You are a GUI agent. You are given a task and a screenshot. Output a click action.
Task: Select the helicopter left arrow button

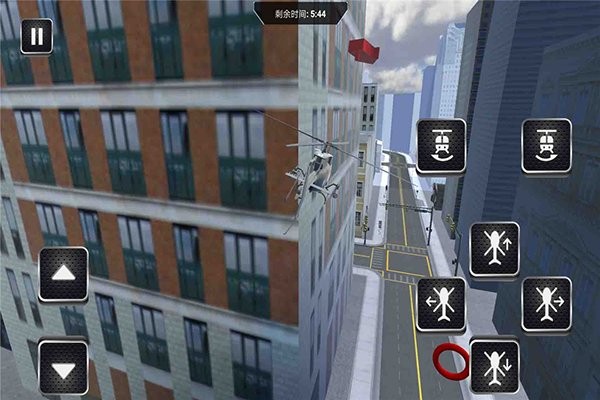click(441, 303)
